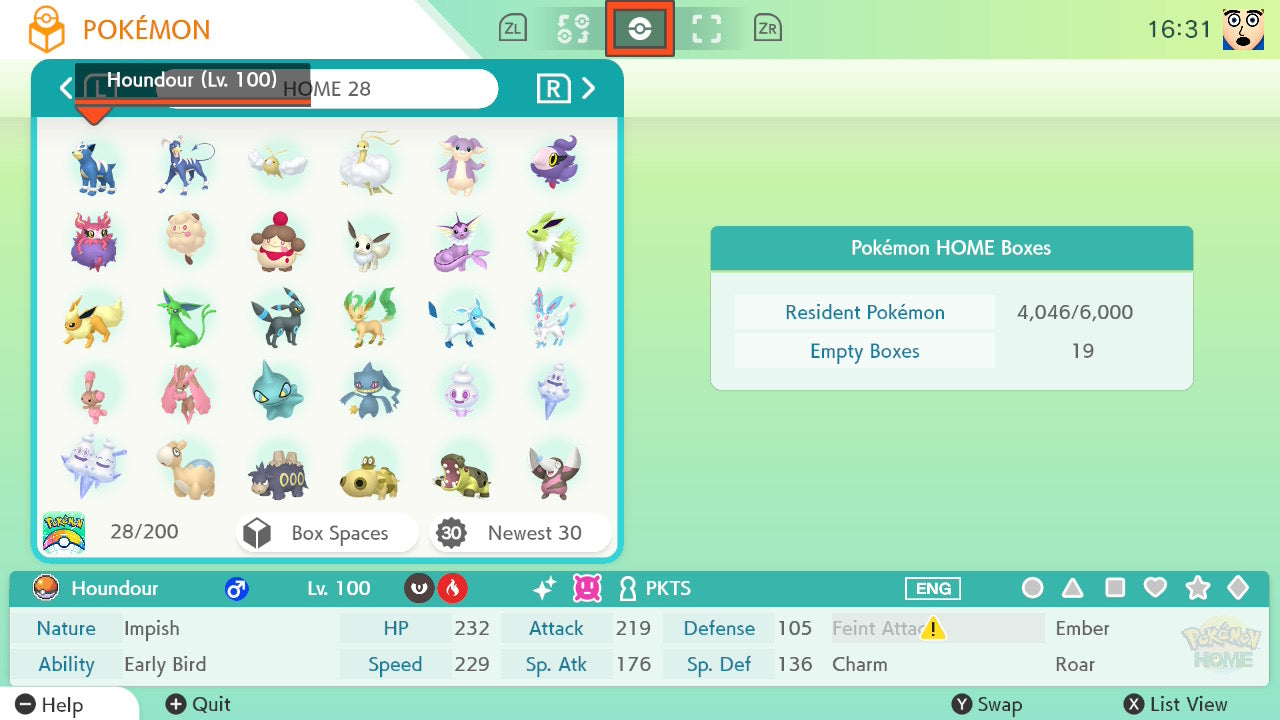
Task: Click Houndour's Dark-type icon
Action: 418,589
